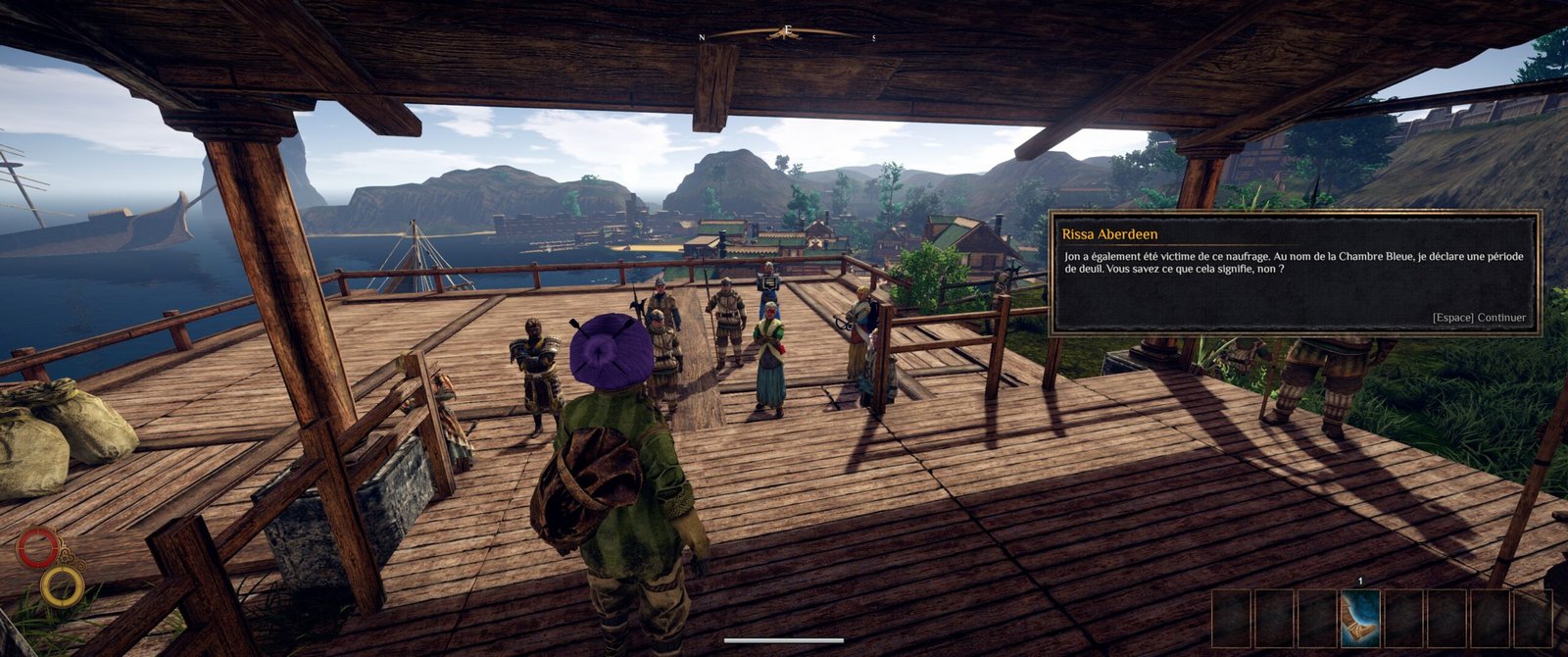The image size is (1568, 657).
Task: Continue Rissa Aberdeen's dialogue
Action: (x=1479, y=318)
